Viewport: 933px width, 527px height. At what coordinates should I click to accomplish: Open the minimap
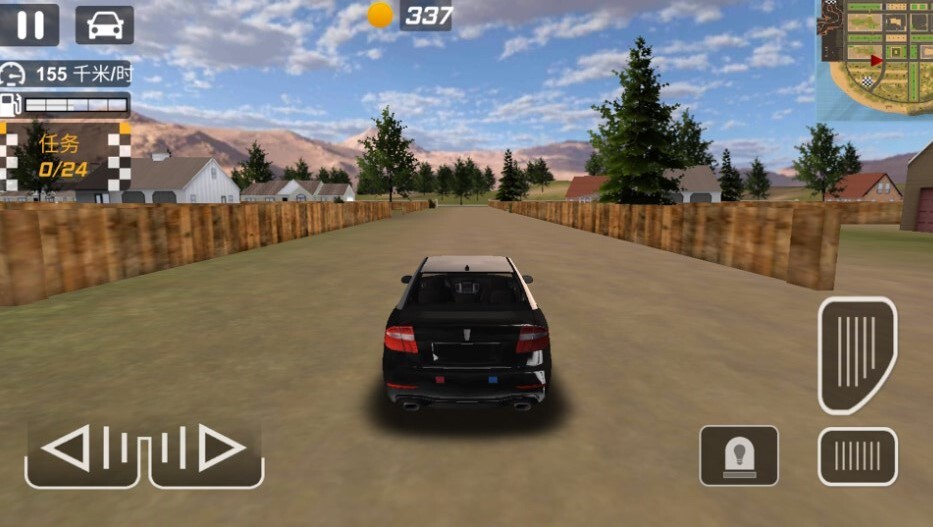[x=875, y=58]
